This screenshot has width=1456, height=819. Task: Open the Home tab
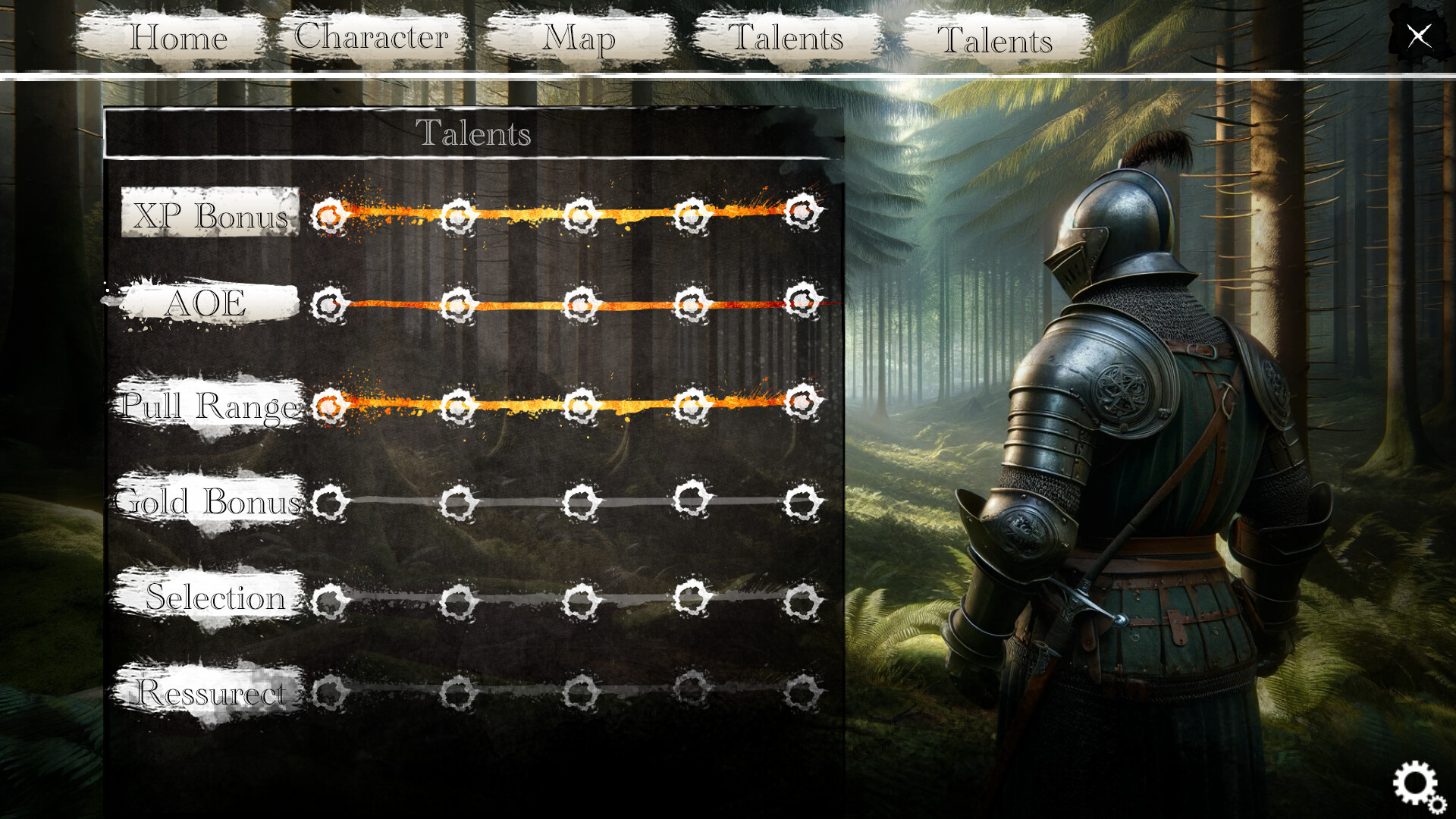coord(180,37)
